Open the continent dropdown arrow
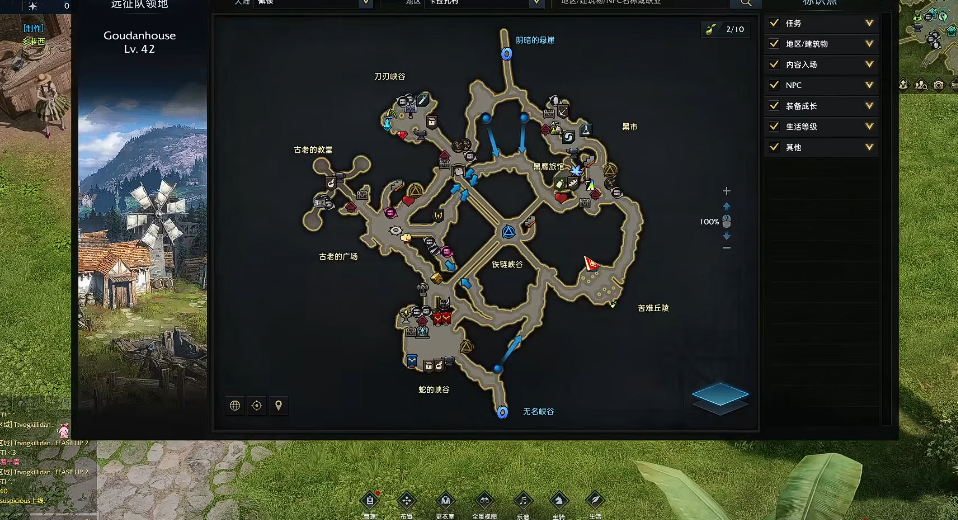This screenshot has width=958, height=520. [x=364, y=4]
